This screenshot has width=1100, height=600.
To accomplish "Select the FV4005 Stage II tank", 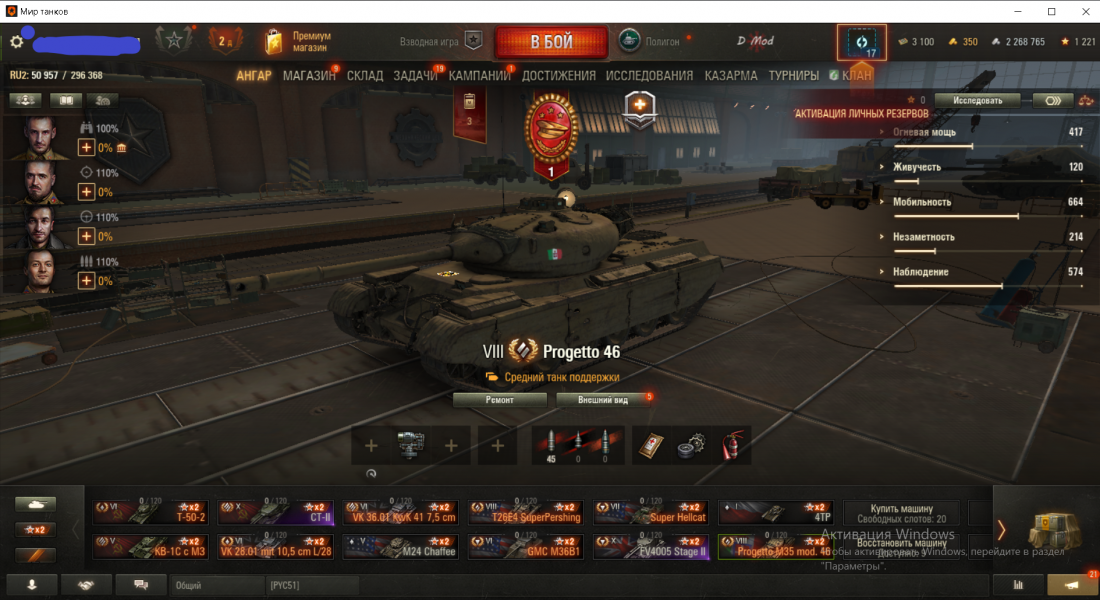I will pyautogui.click(x=650, y=547).
